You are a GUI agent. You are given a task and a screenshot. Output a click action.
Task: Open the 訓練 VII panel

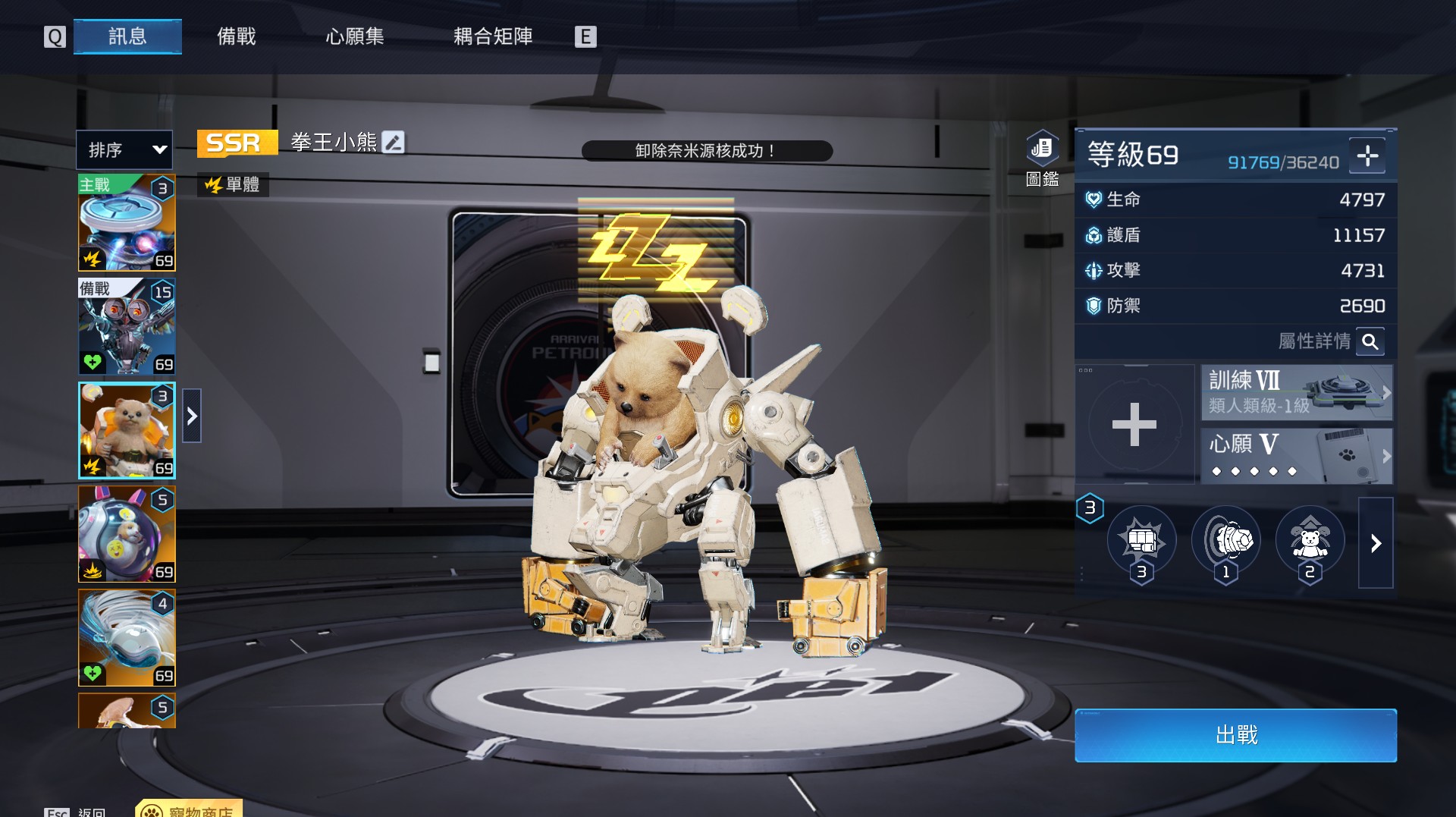coord(1296,392)
